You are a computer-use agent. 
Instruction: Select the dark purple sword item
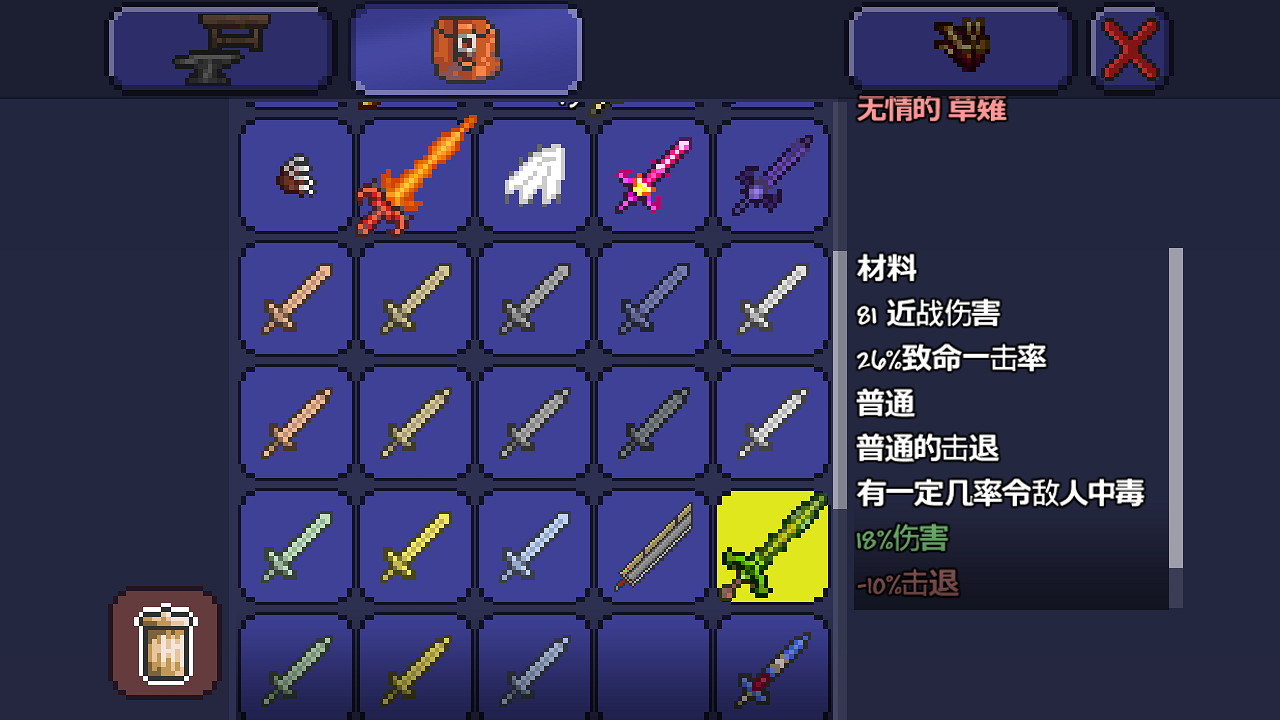pos(772,175)
